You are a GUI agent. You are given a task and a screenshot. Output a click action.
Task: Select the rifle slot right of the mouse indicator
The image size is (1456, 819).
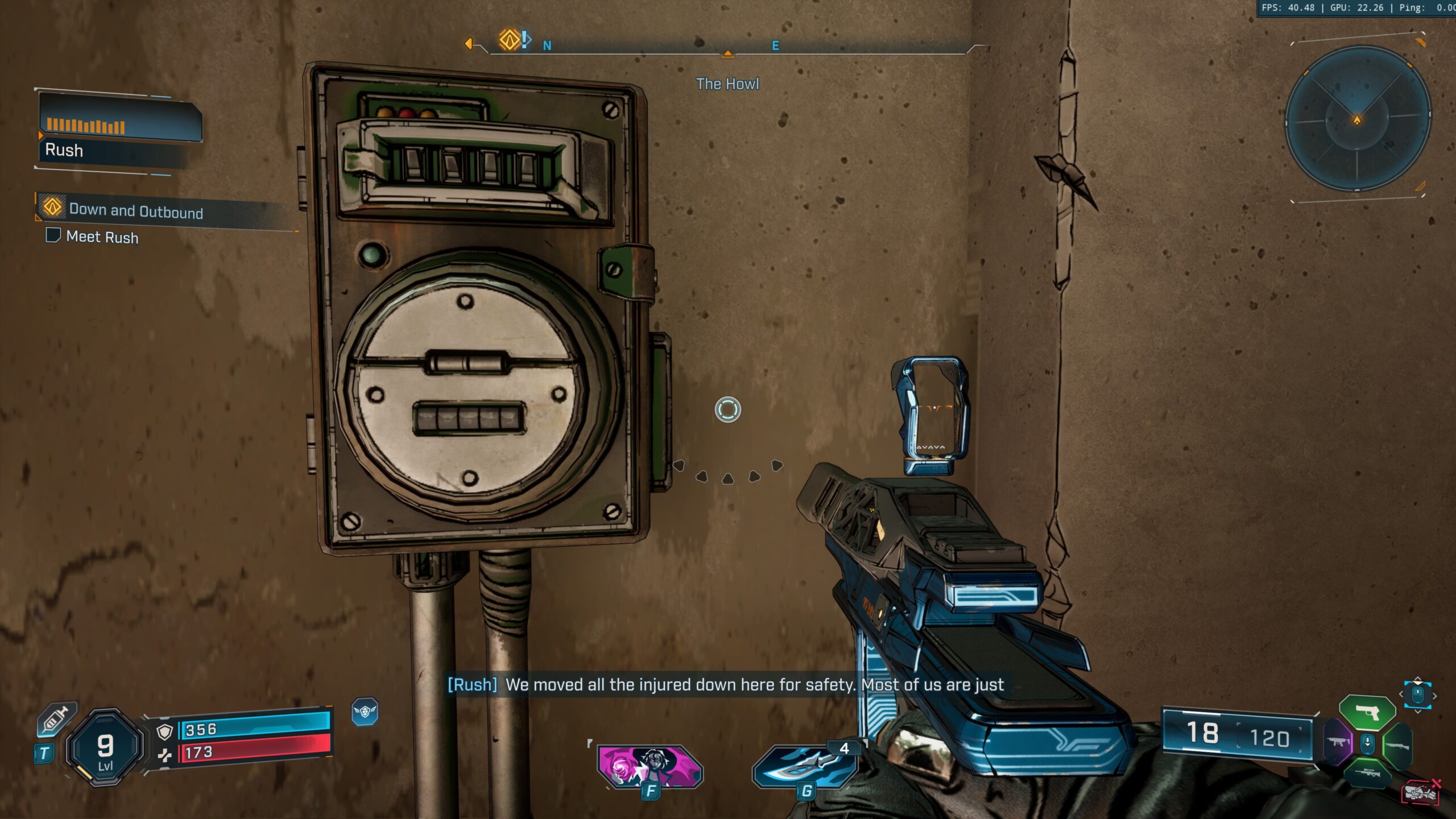click(x=1397, y=745)
